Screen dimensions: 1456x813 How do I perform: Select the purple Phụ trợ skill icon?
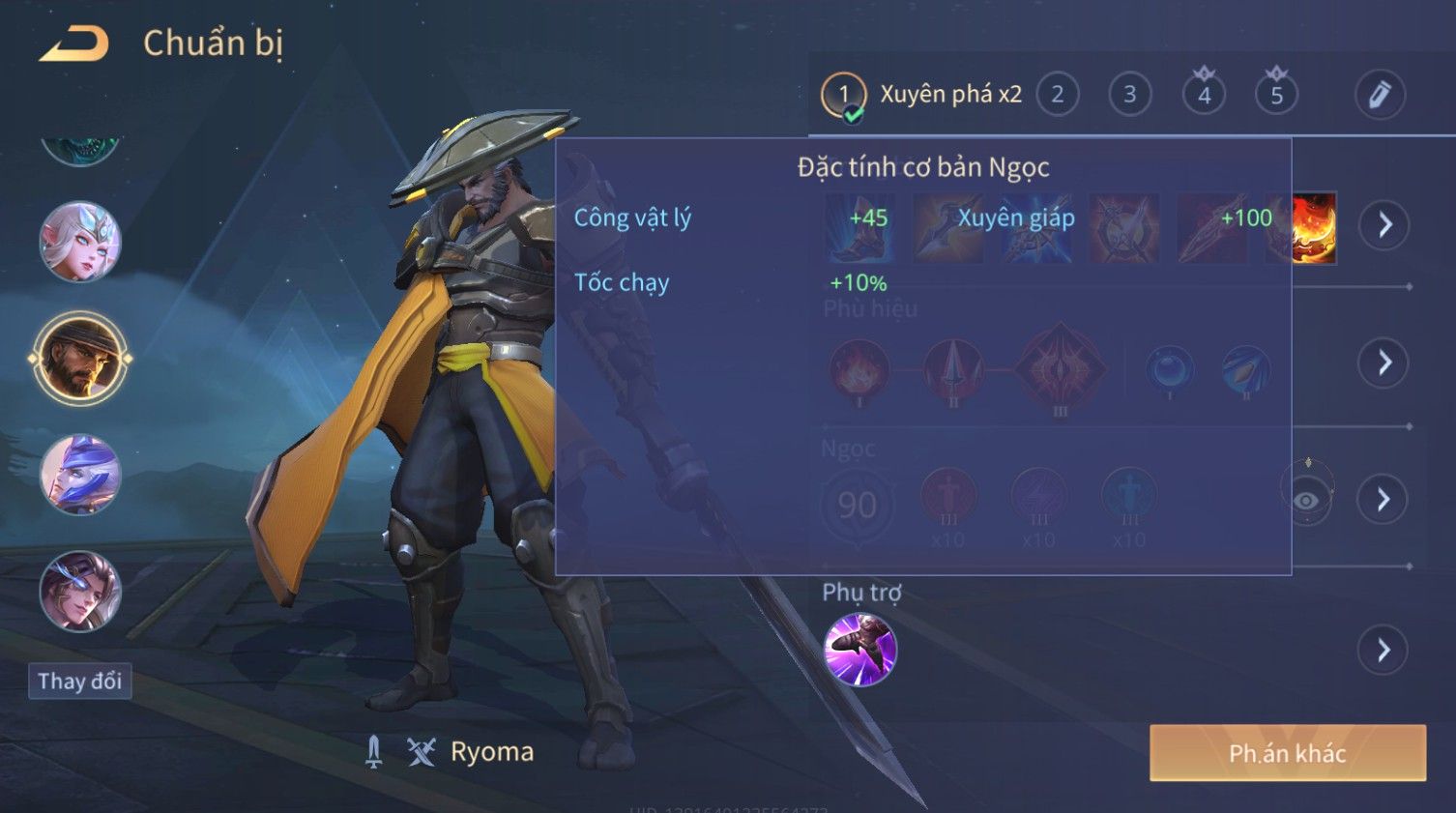tap(859, 650)
